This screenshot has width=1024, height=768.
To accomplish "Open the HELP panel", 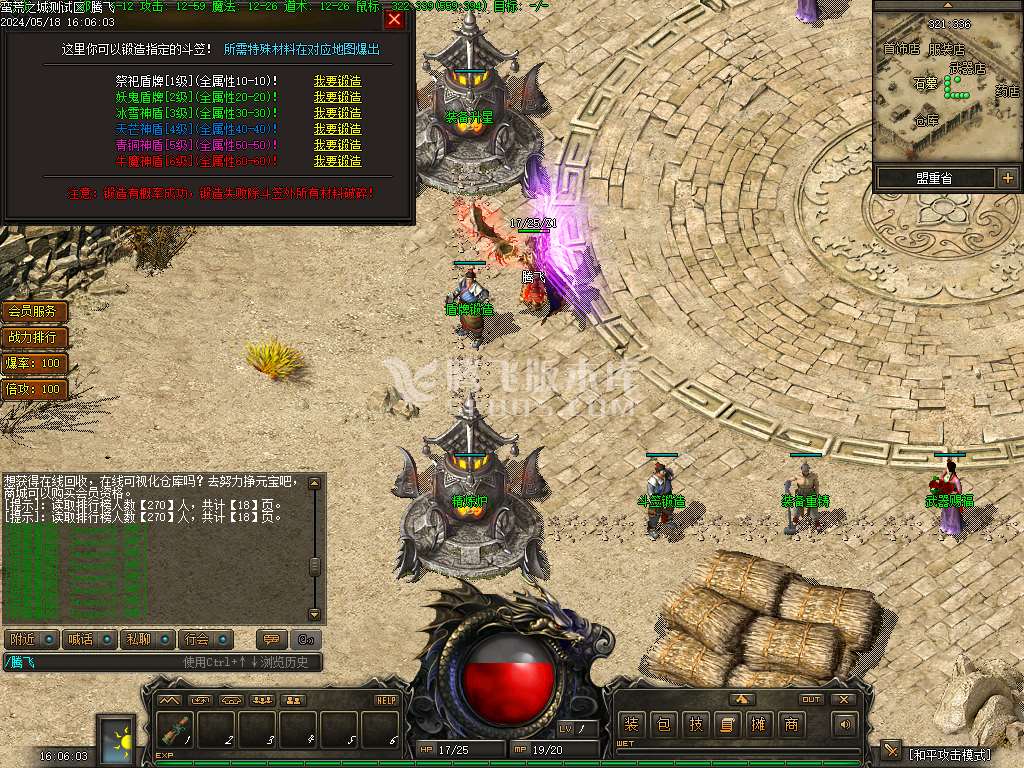I will pos(386,700).
